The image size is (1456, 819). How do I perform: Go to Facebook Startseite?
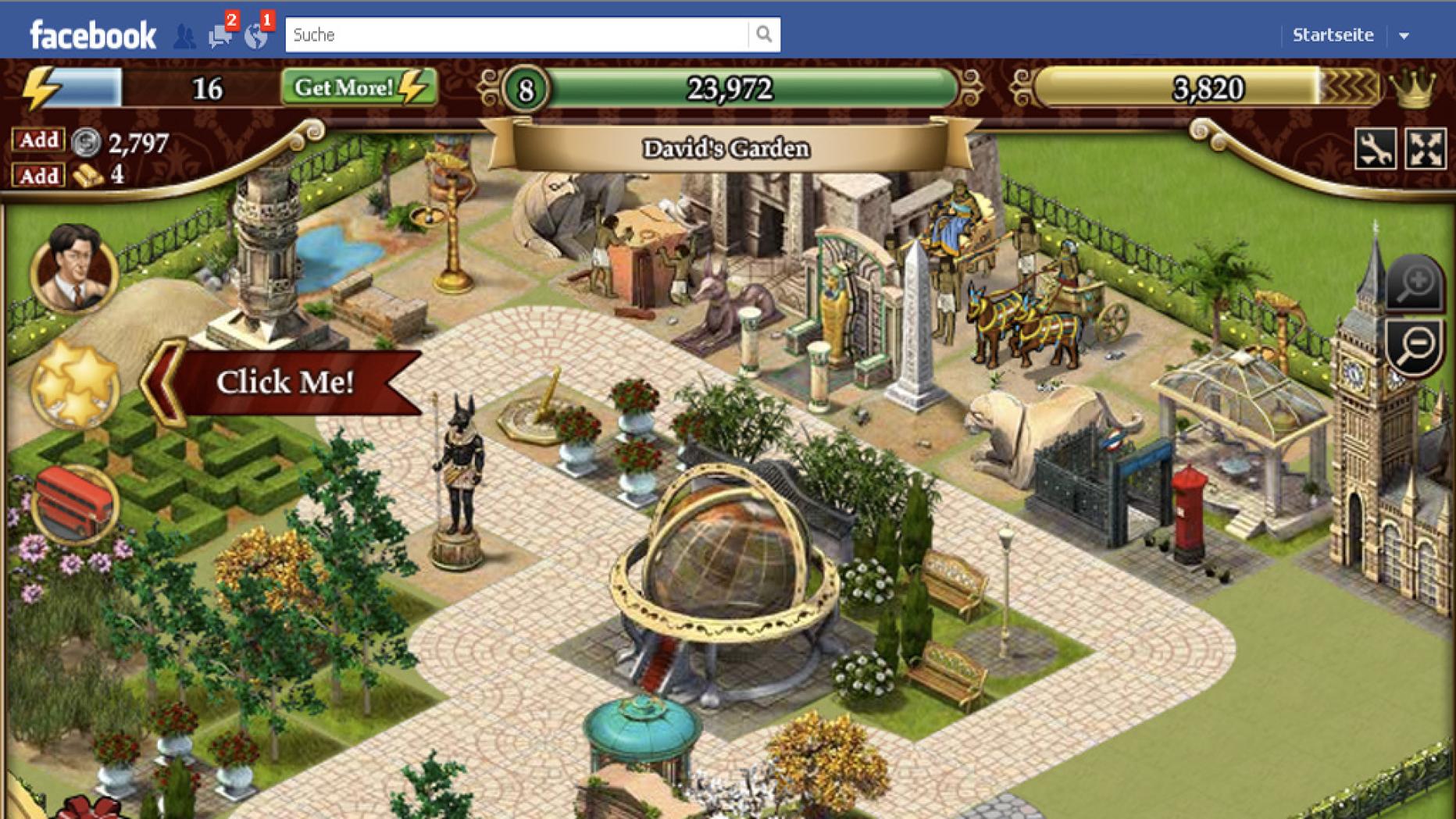(x=1333, y=35)
